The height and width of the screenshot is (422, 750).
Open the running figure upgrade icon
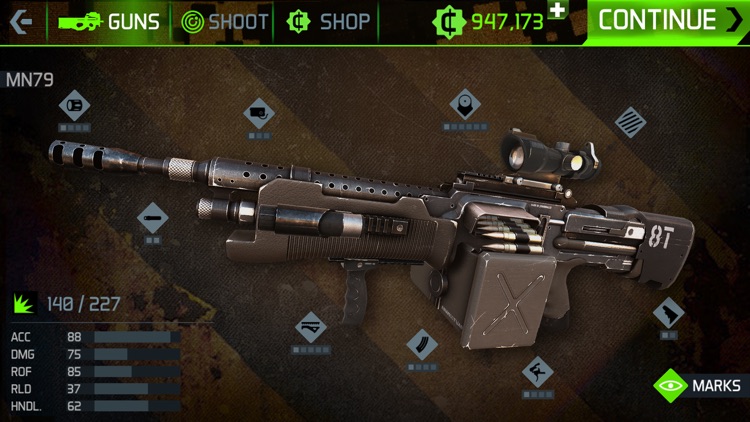[x=538, y=372]
